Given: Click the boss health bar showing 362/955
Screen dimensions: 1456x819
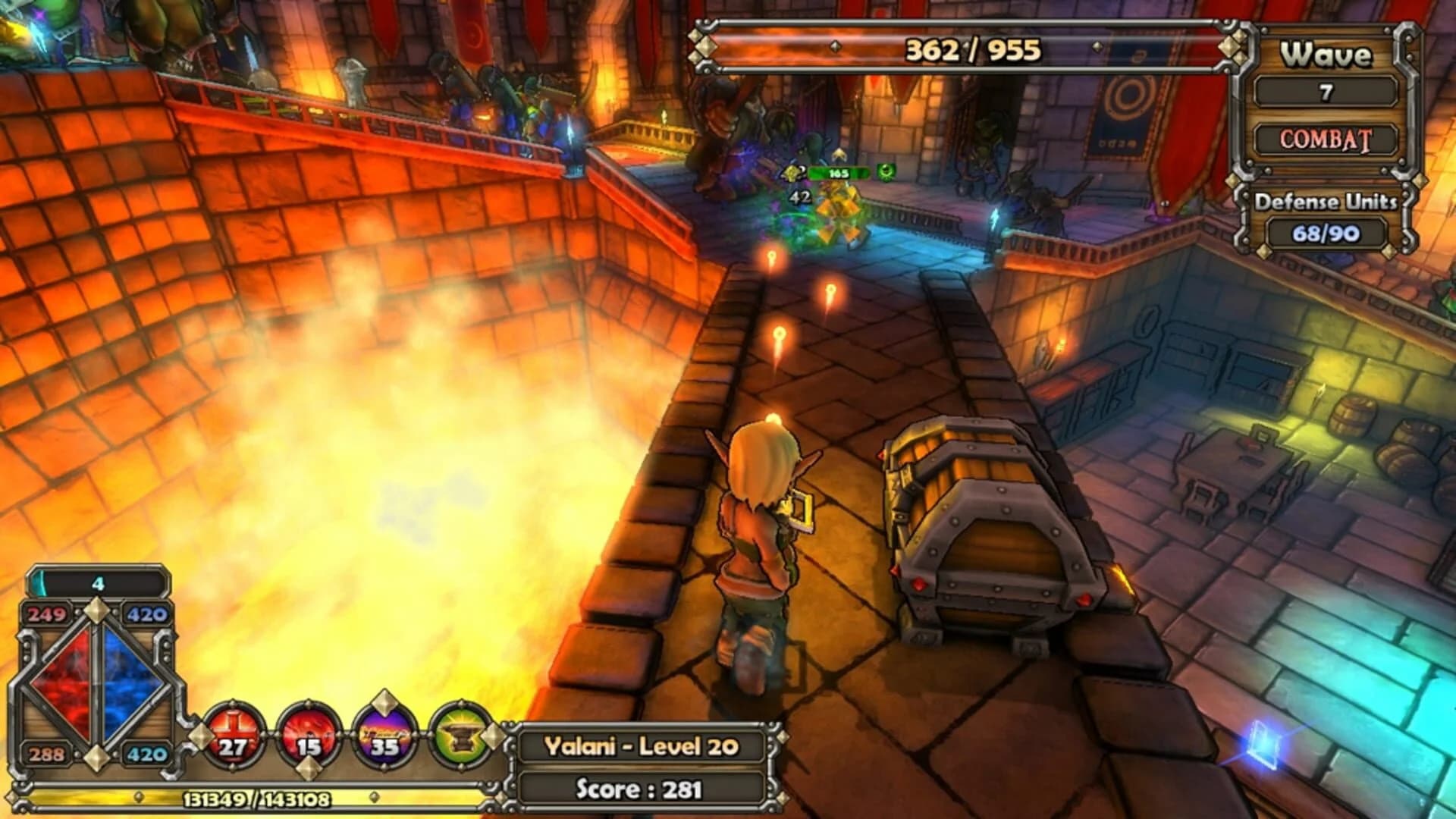Looking at the screenshot, I should click(971, 49).
